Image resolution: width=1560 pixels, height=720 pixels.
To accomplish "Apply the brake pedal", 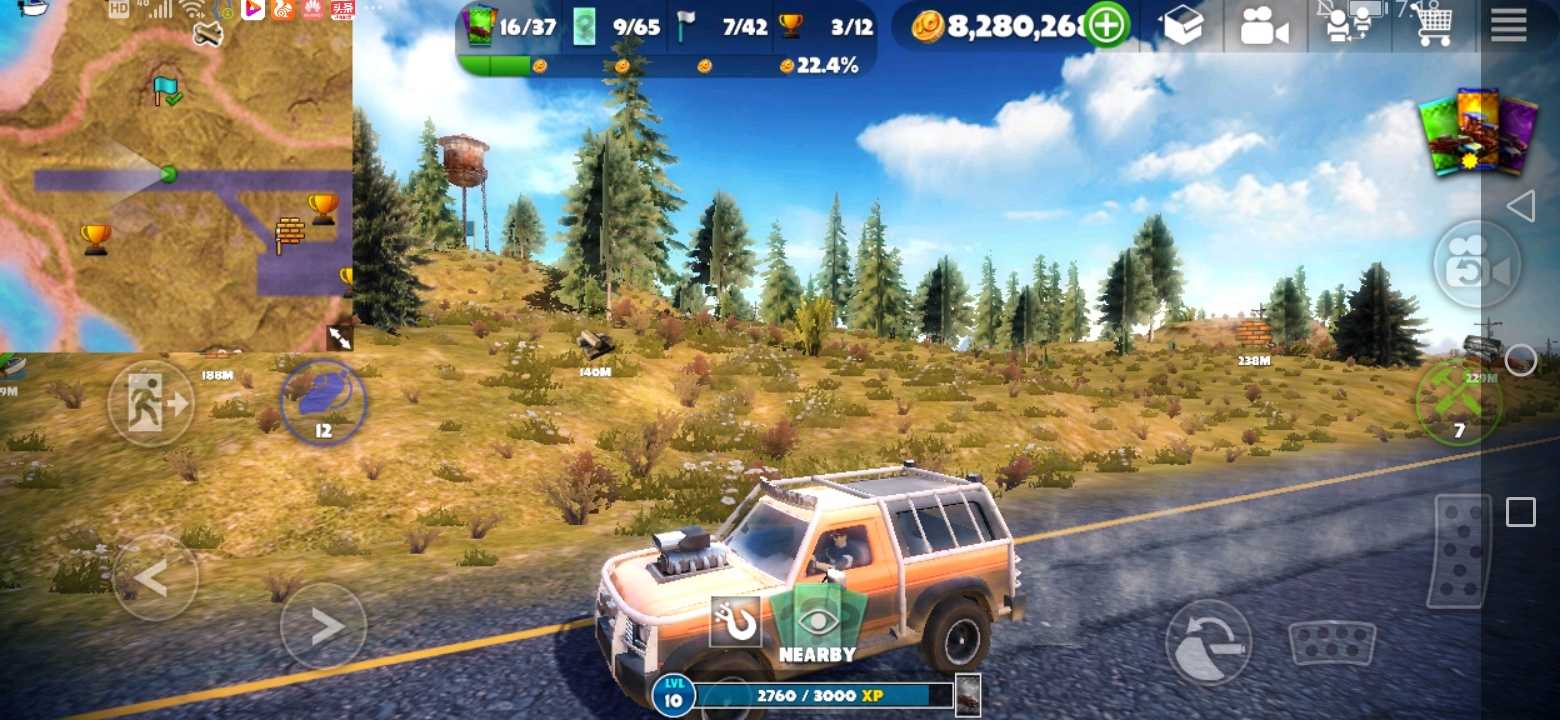I will point(1332,642).
